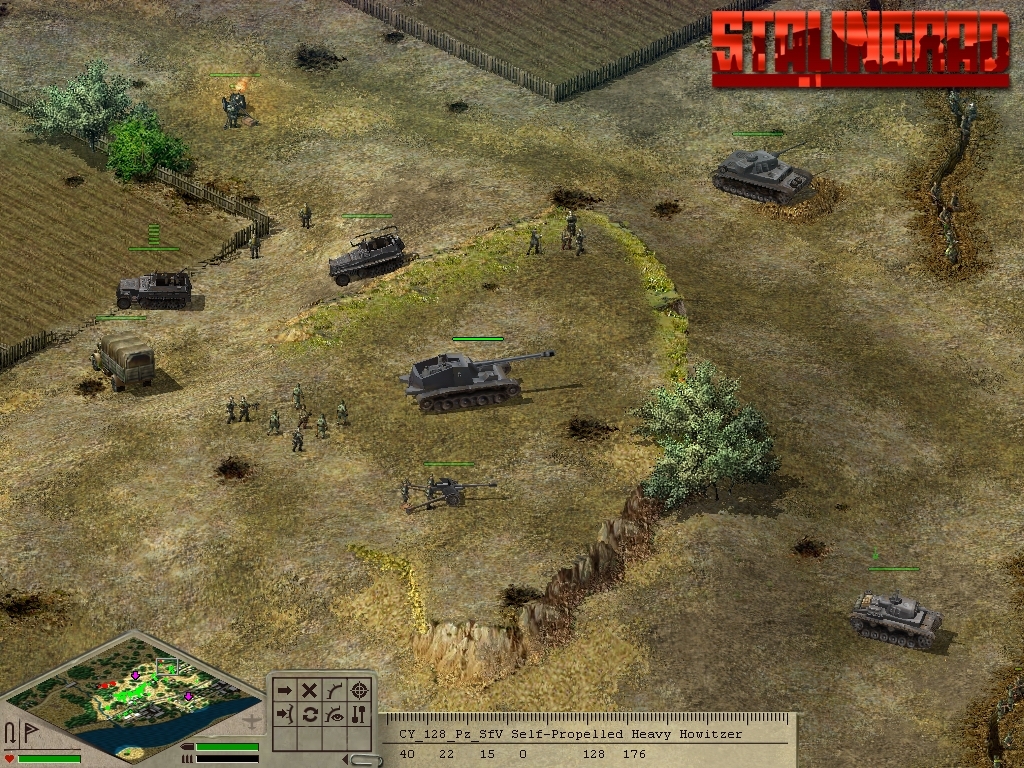1024x768 pixels.
Task: Select the curved trajectory fire command
Action: (x=335, y=690)
